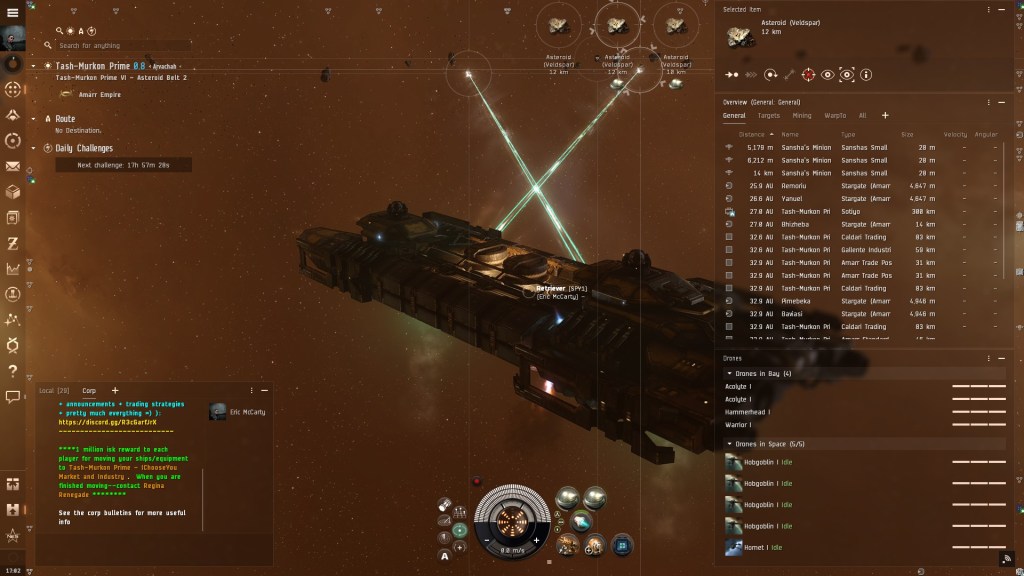Image resolution: width=1024 pixels, height=576 pixels.
Task: Choose the Yanuel stargate in the overview
Action: 793,199
